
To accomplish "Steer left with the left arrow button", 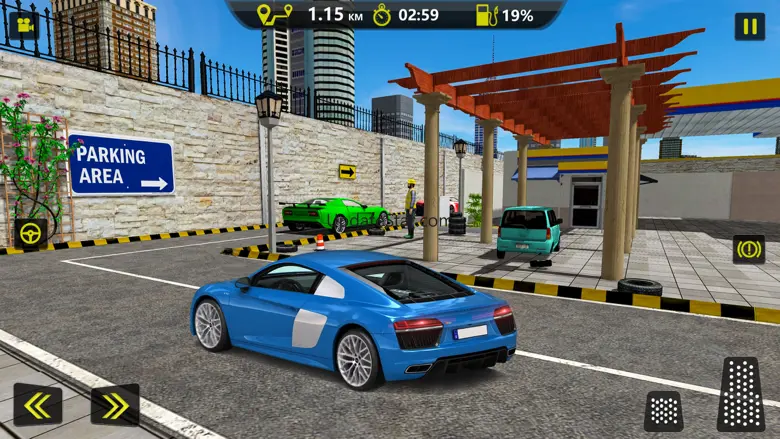I will (x=38, y=405).
